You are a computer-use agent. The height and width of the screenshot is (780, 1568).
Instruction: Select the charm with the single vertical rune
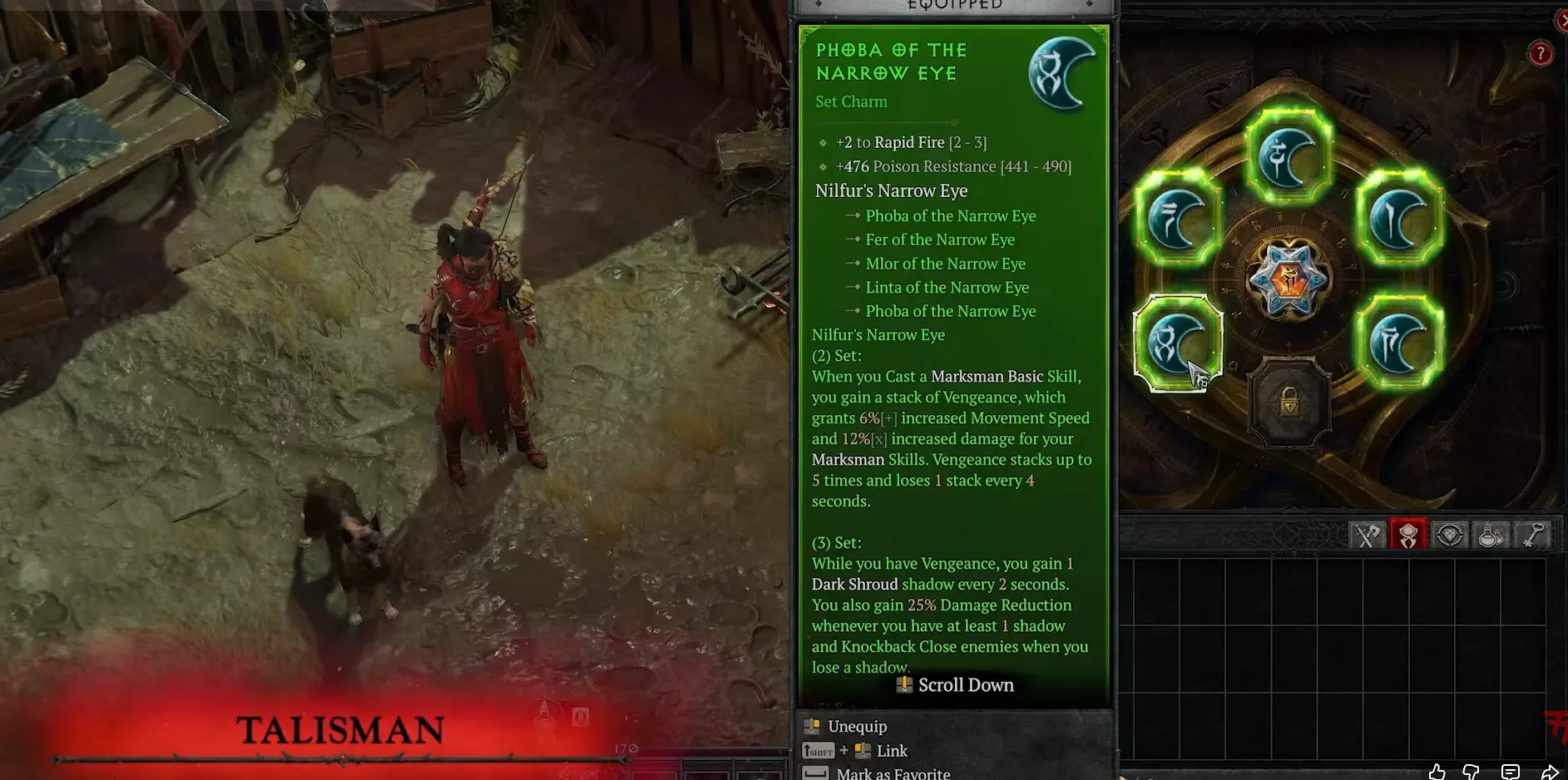[x=1399, y=219]
